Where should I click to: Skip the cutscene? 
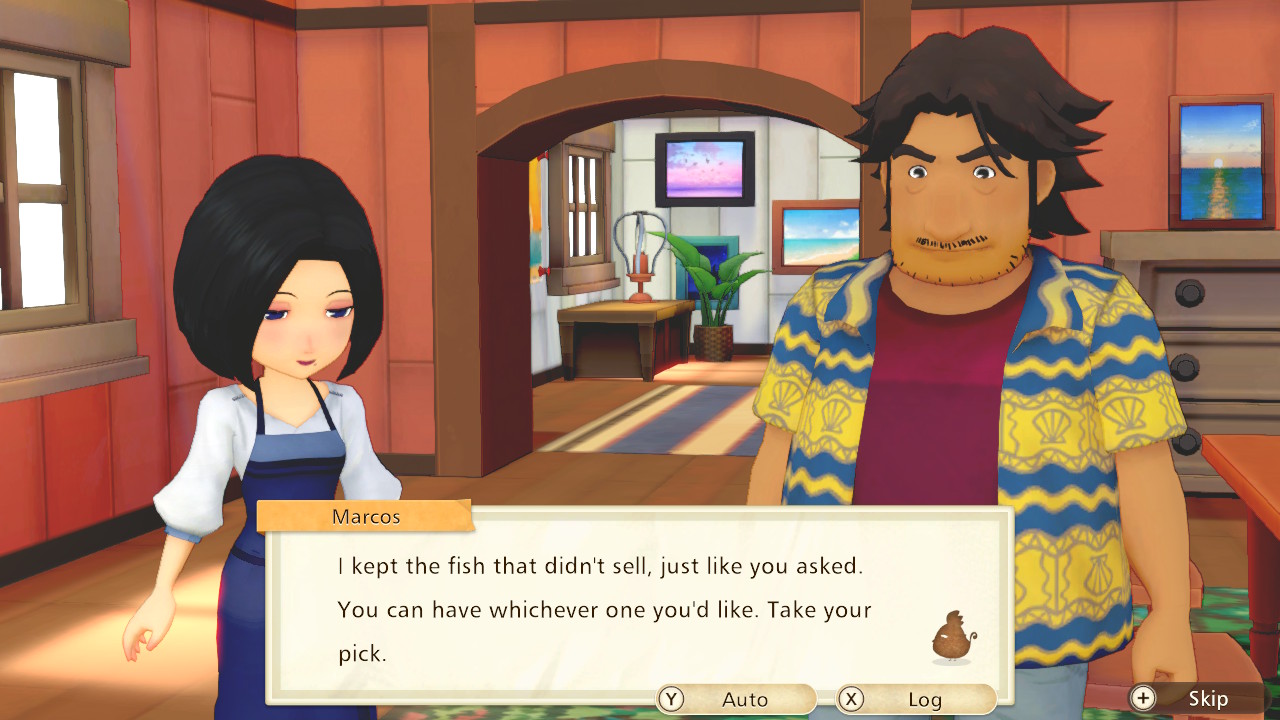tap(1195, 698)
